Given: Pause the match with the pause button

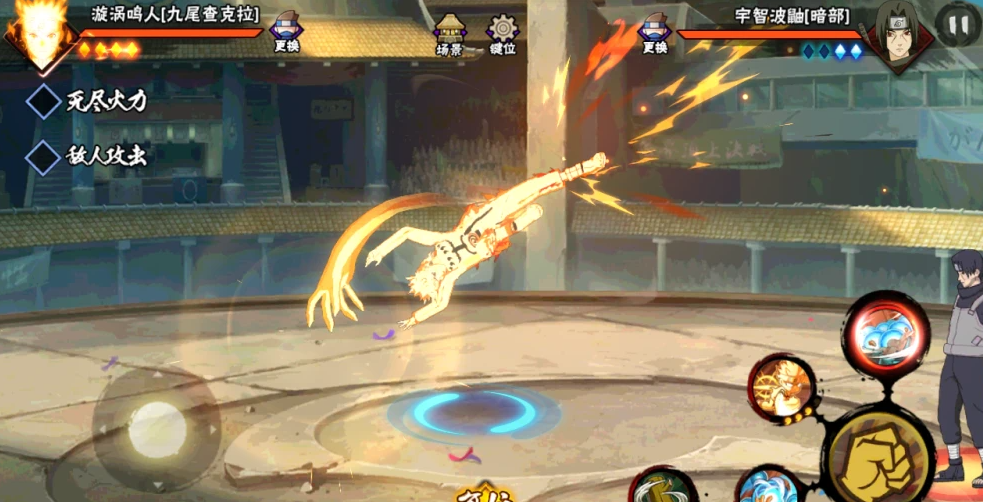Looking at the screenshot, I should tap(957, 24).
